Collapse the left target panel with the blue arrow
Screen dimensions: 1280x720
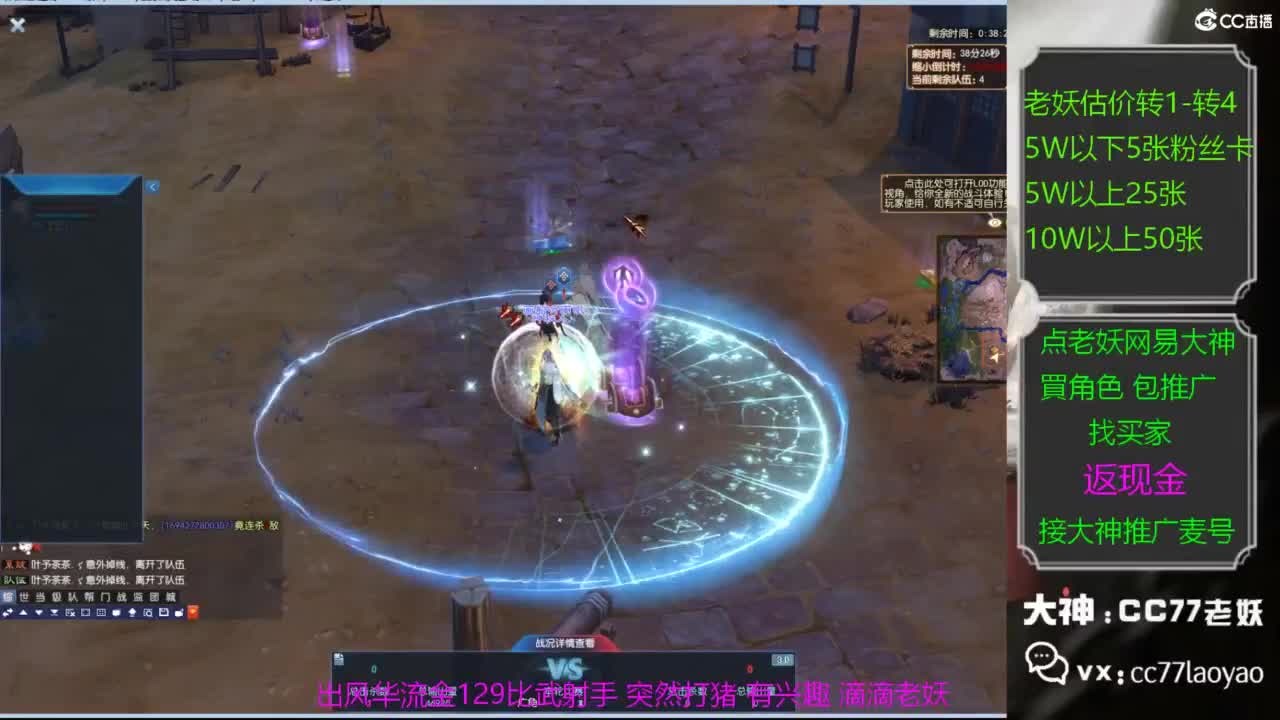[x=151, y=186]
